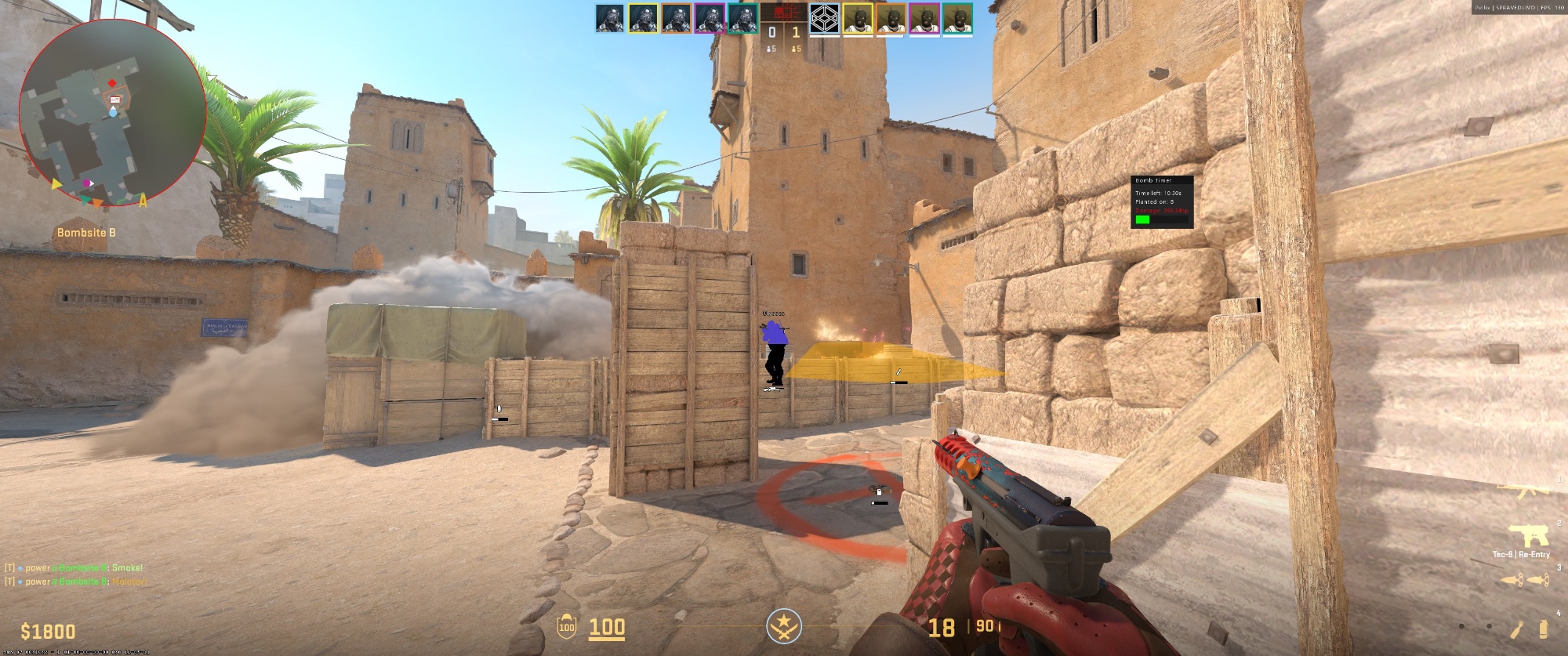Click the black cube team emblem on scoreboard

coord(823,18)
